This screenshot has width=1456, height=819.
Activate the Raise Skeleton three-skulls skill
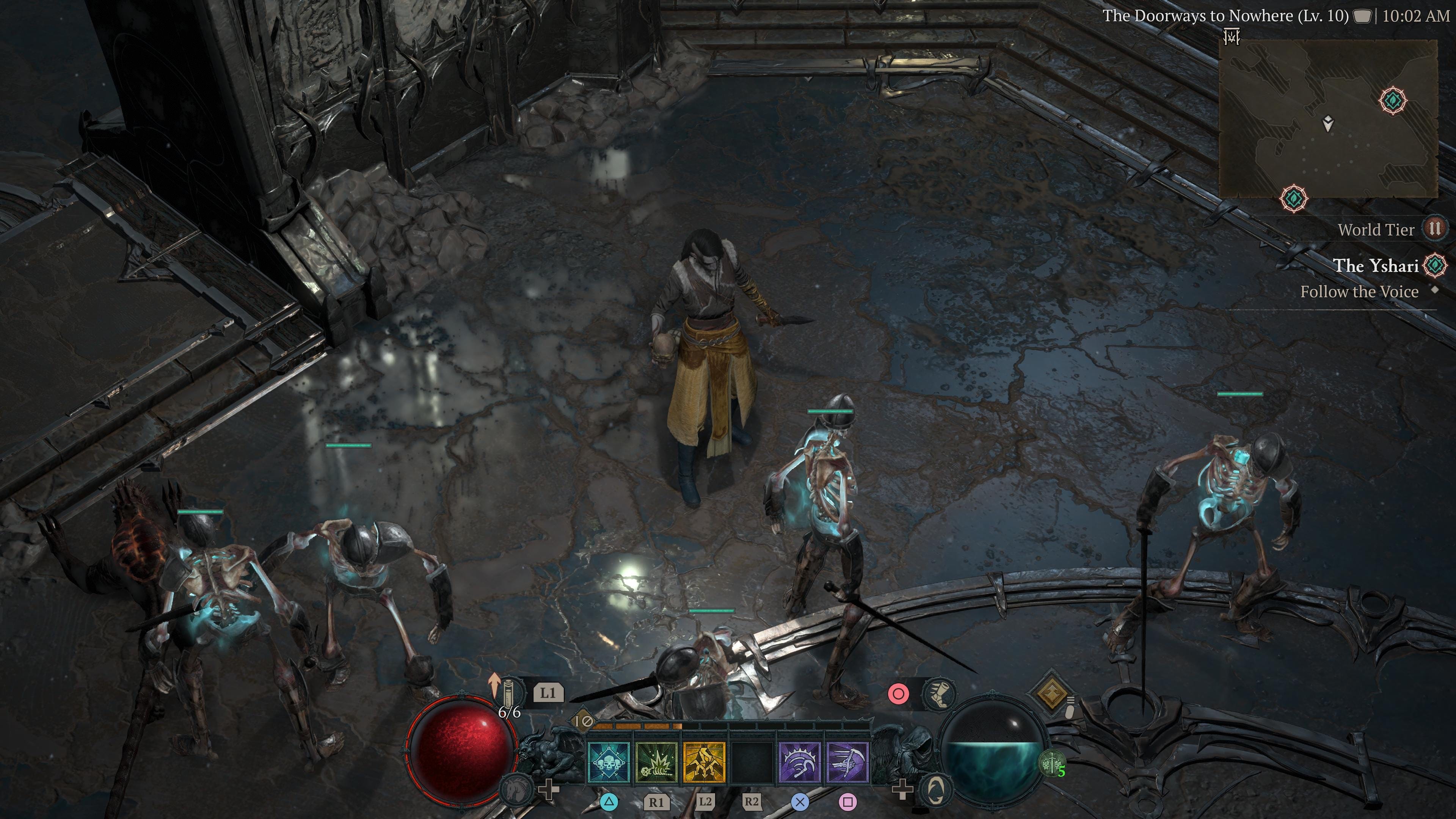(x=609, y=763)
